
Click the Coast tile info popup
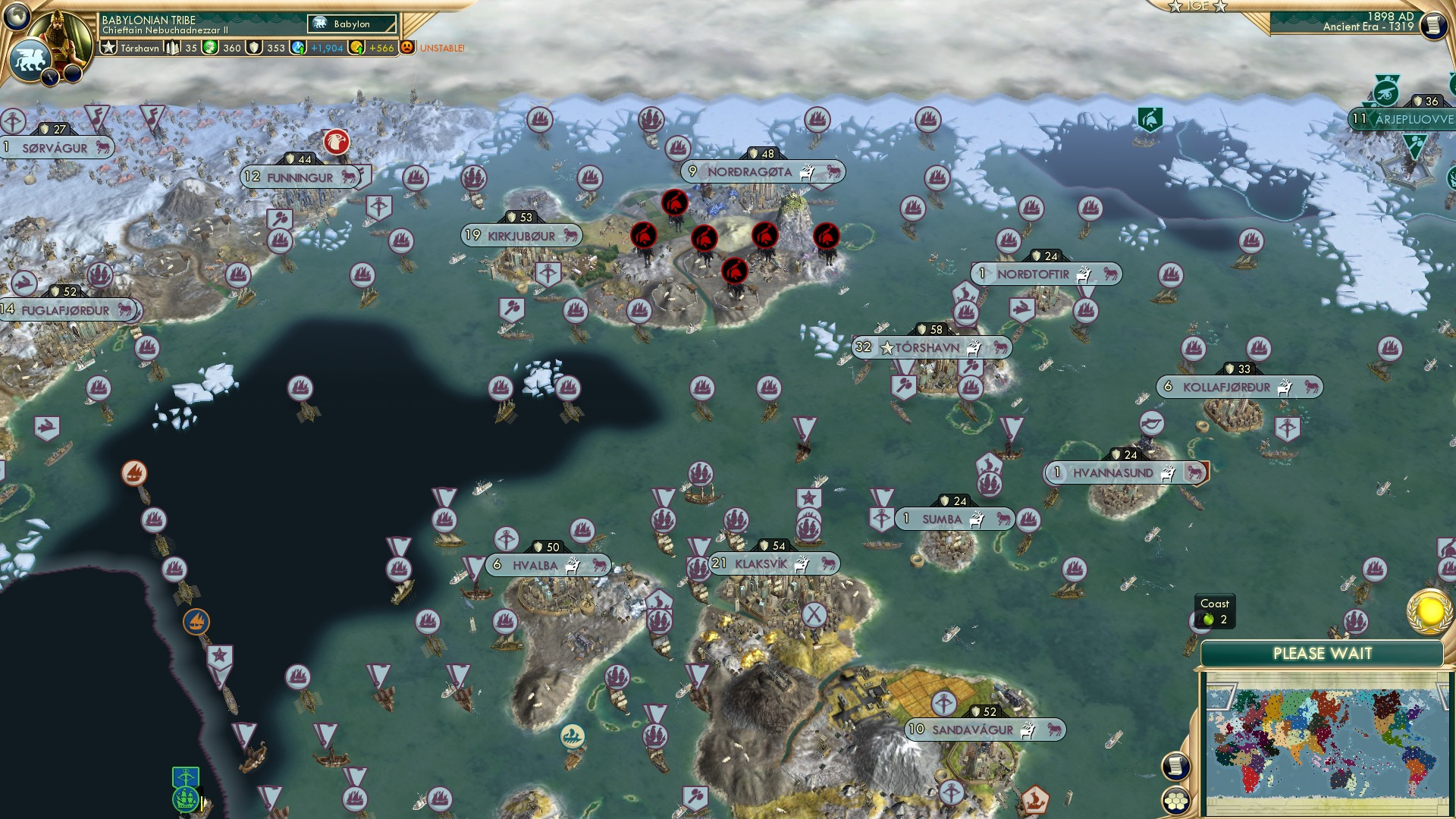[x=1215, y=607]
